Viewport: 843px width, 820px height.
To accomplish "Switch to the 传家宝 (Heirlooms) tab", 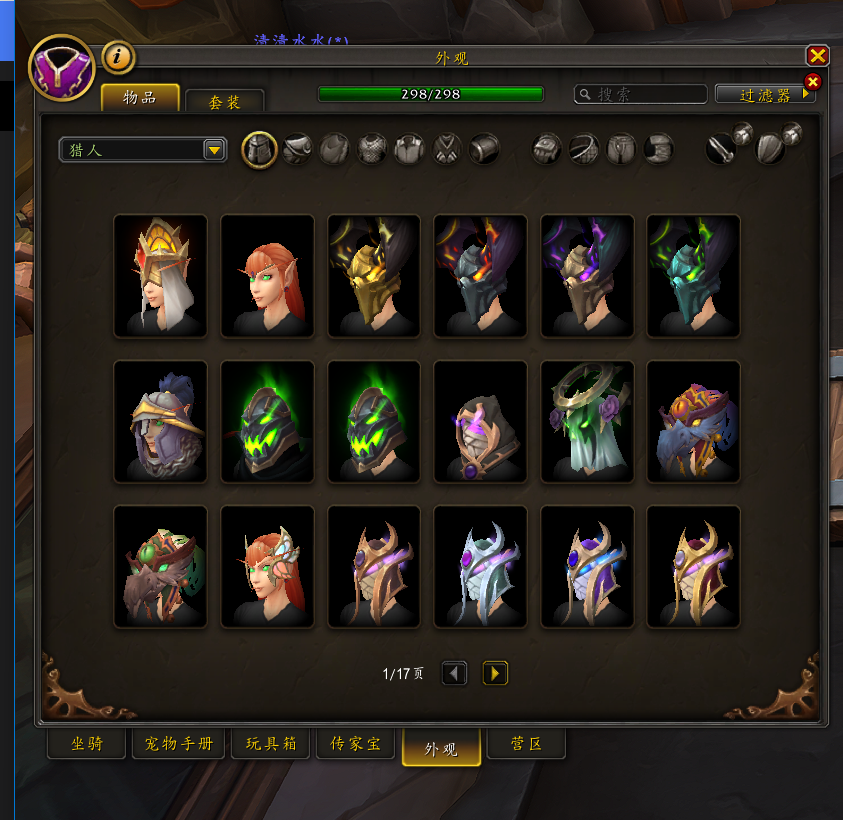I will click(355, 744).
